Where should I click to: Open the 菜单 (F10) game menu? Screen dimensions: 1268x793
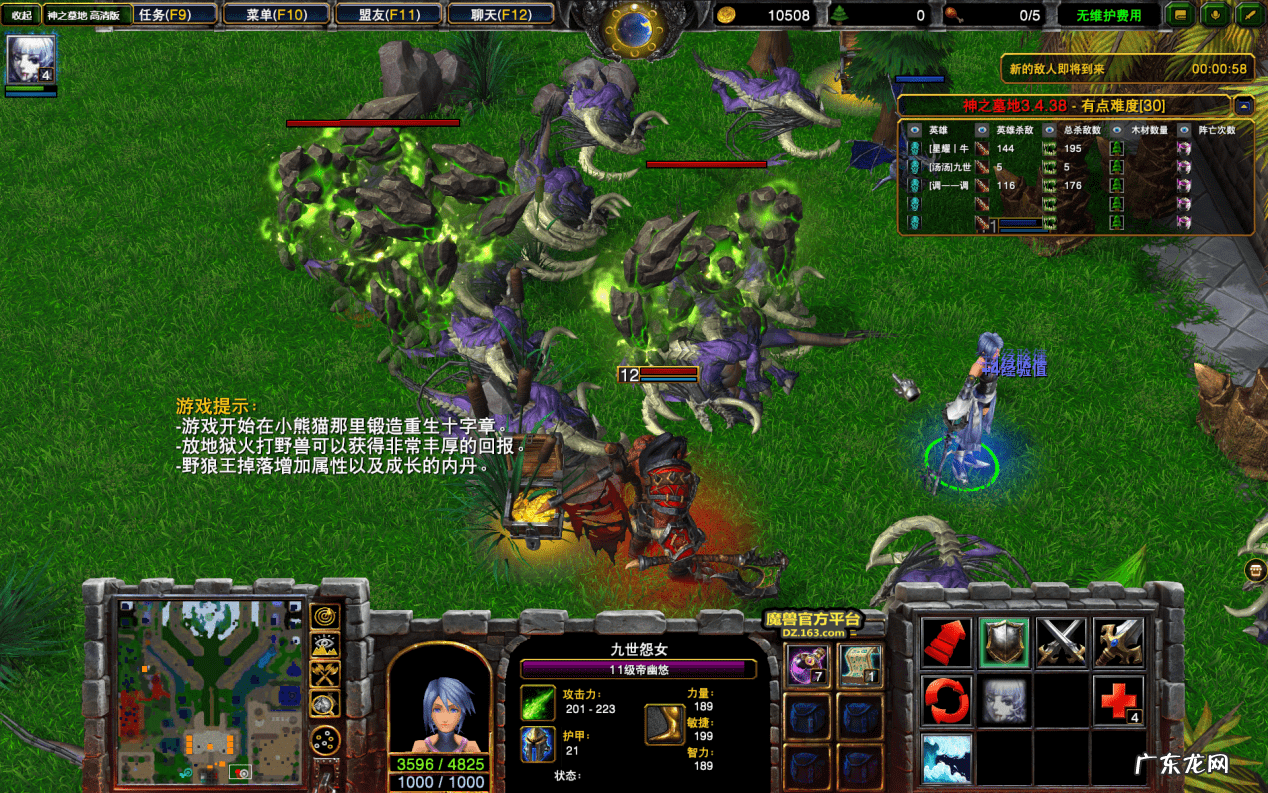[277, 15]
